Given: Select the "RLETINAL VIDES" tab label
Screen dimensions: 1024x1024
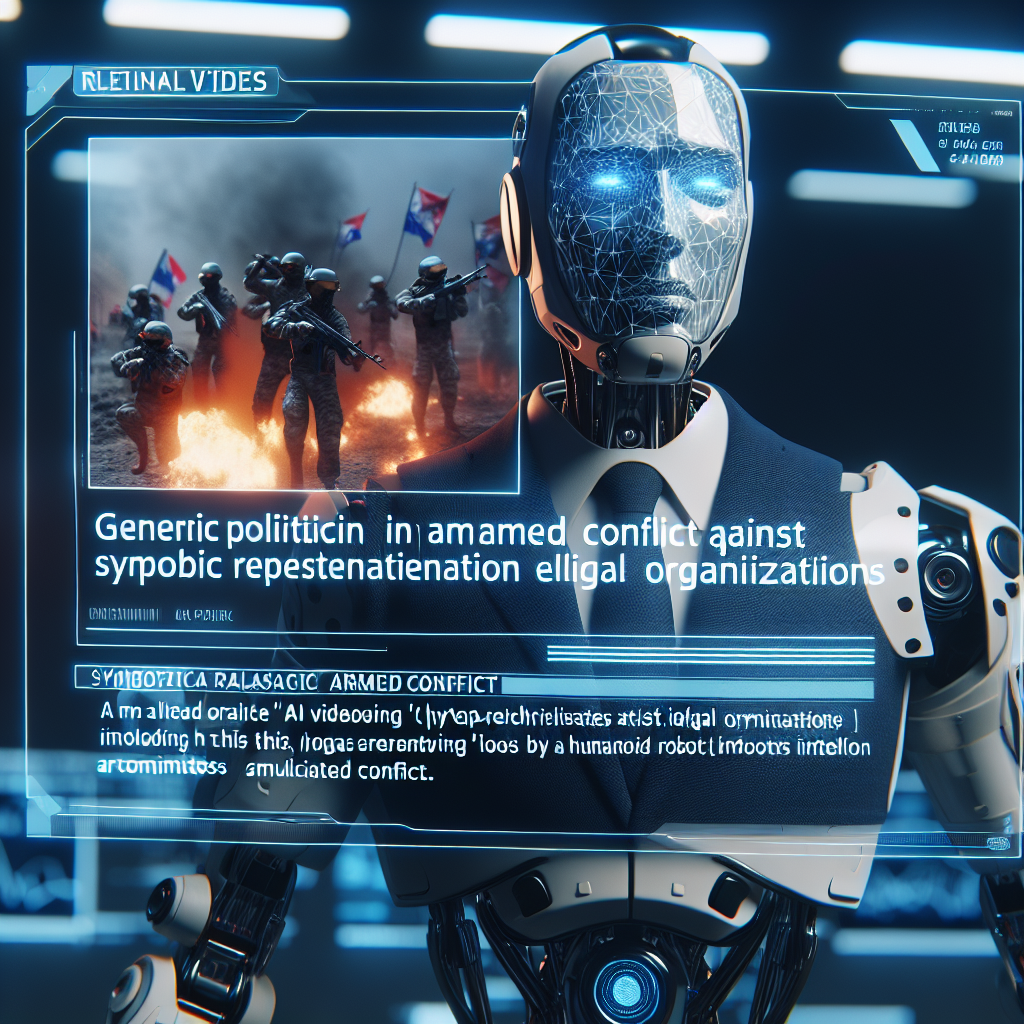Looking at the screenshot, I should click(174, 81).
